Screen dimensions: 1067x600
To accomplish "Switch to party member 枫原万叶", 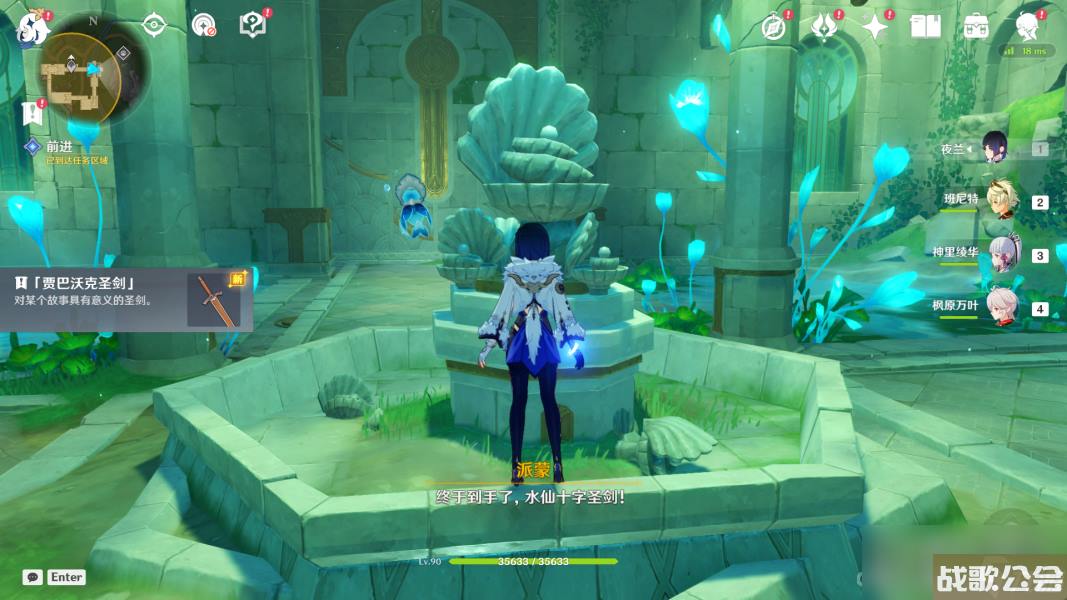I will (1001, 306).
